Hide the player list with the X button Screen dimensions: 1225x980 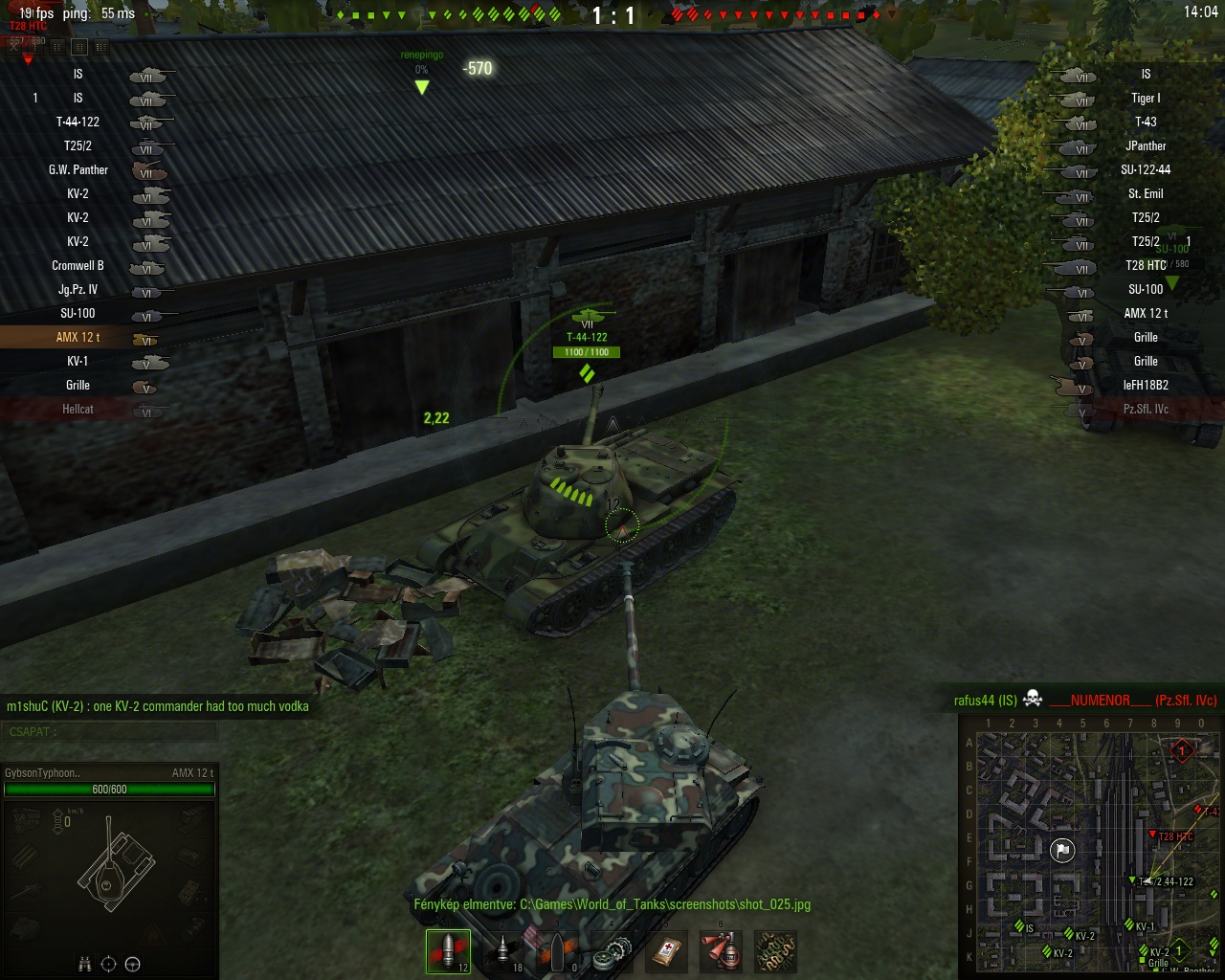(x=15, y=45)
